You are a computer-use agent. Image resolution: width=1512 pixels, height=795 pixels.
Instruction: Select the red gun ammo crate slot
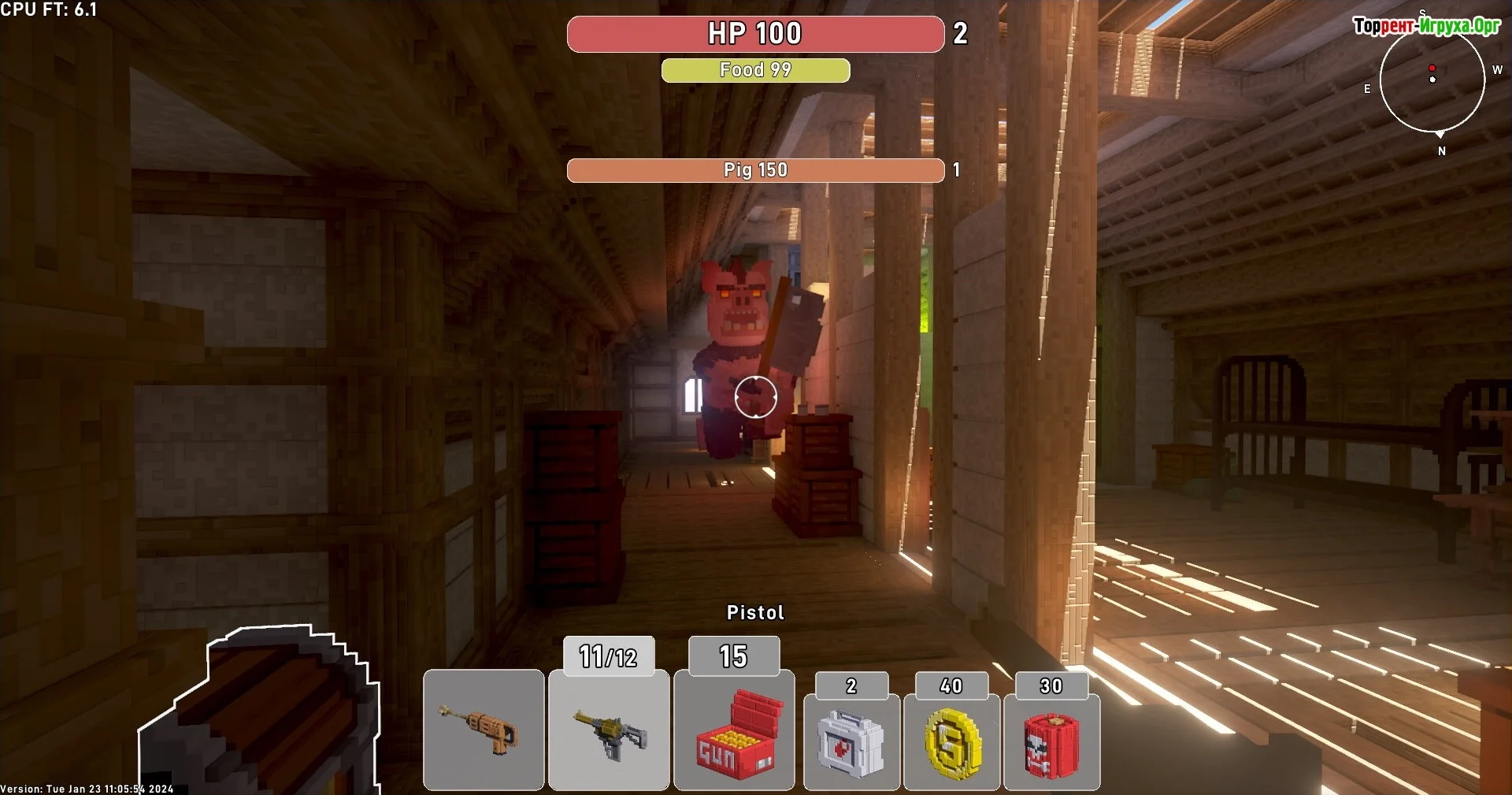(x=734, y=730)
